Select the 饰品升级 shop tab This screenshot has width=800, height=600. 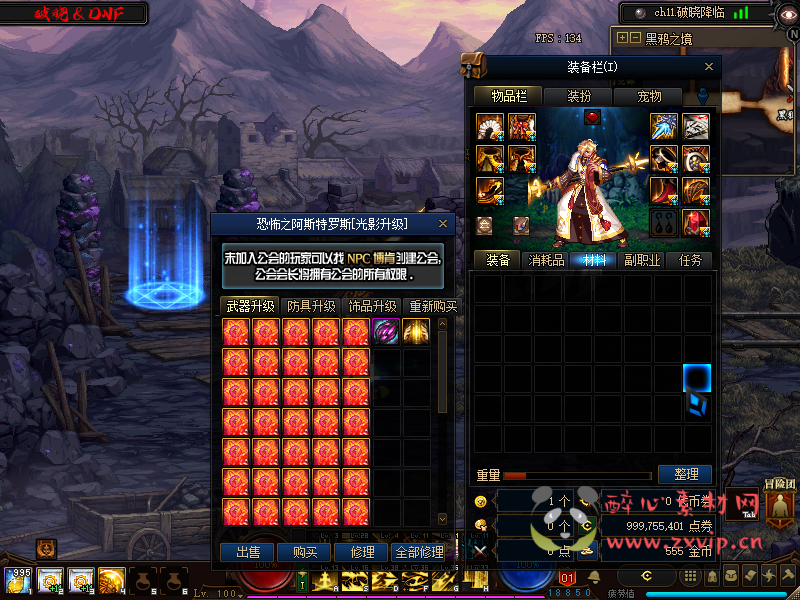pyautogui.click(x=372, y=306)
